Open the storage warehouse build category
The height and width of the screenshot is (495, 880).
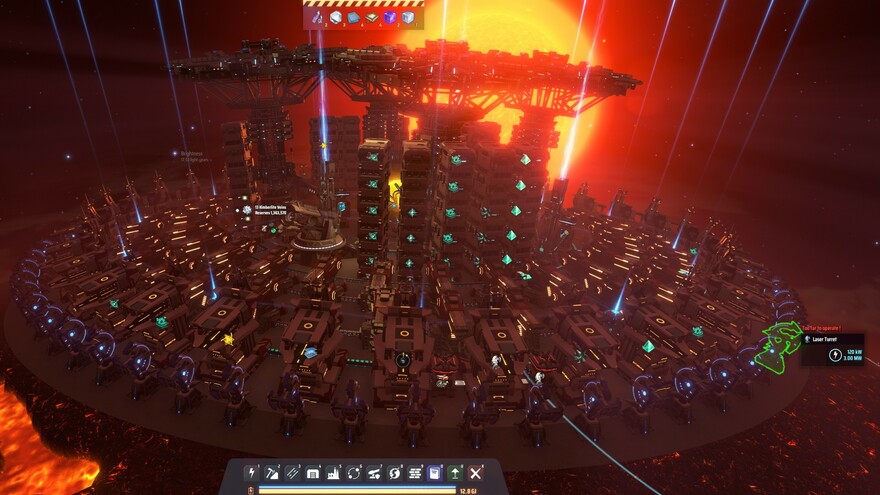(313, 472)
